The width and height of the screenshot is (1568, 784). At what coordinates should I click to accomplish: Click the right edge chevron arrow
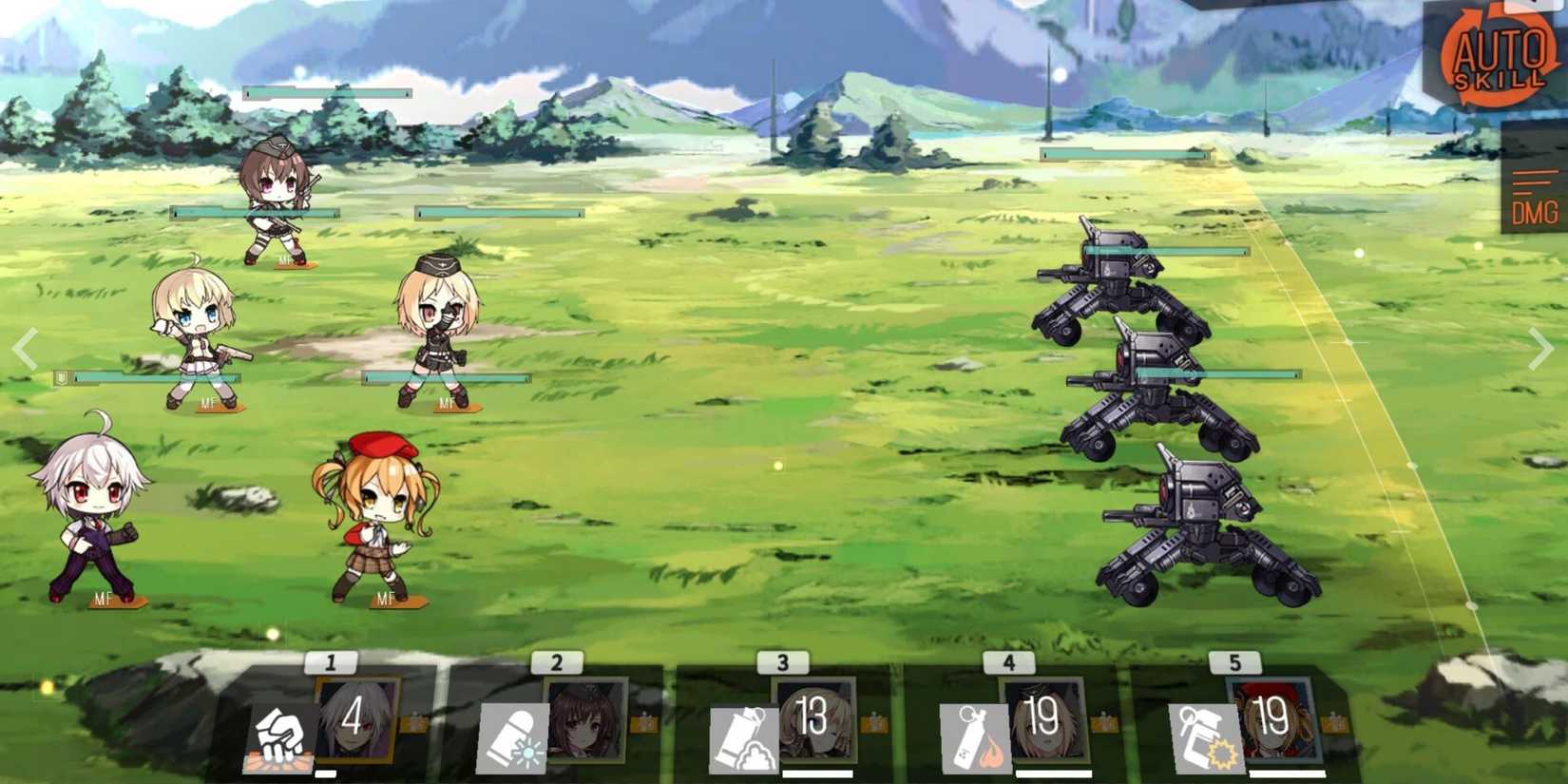click(x=1541, y=347)
